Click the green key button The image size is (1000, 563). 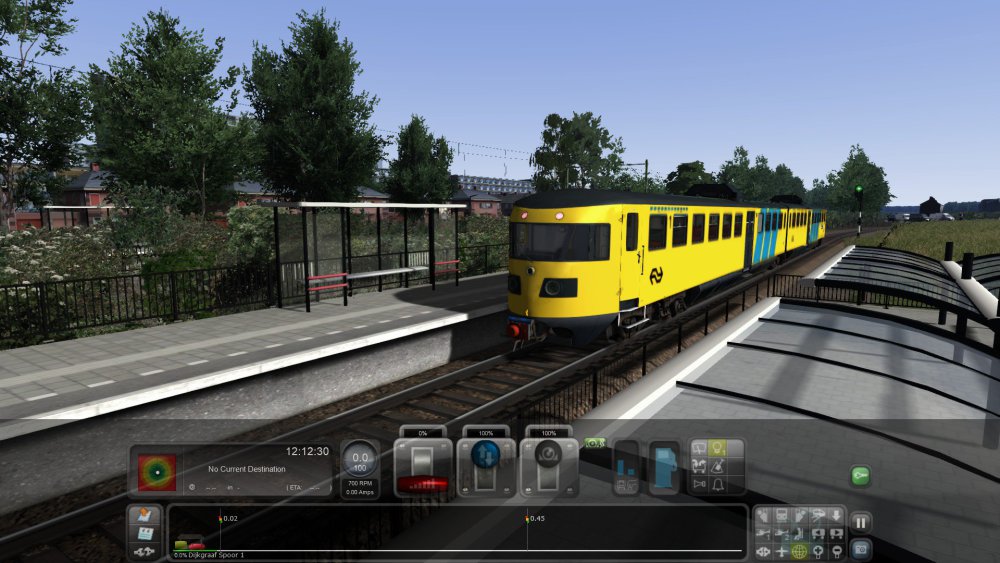click(860, 476)
